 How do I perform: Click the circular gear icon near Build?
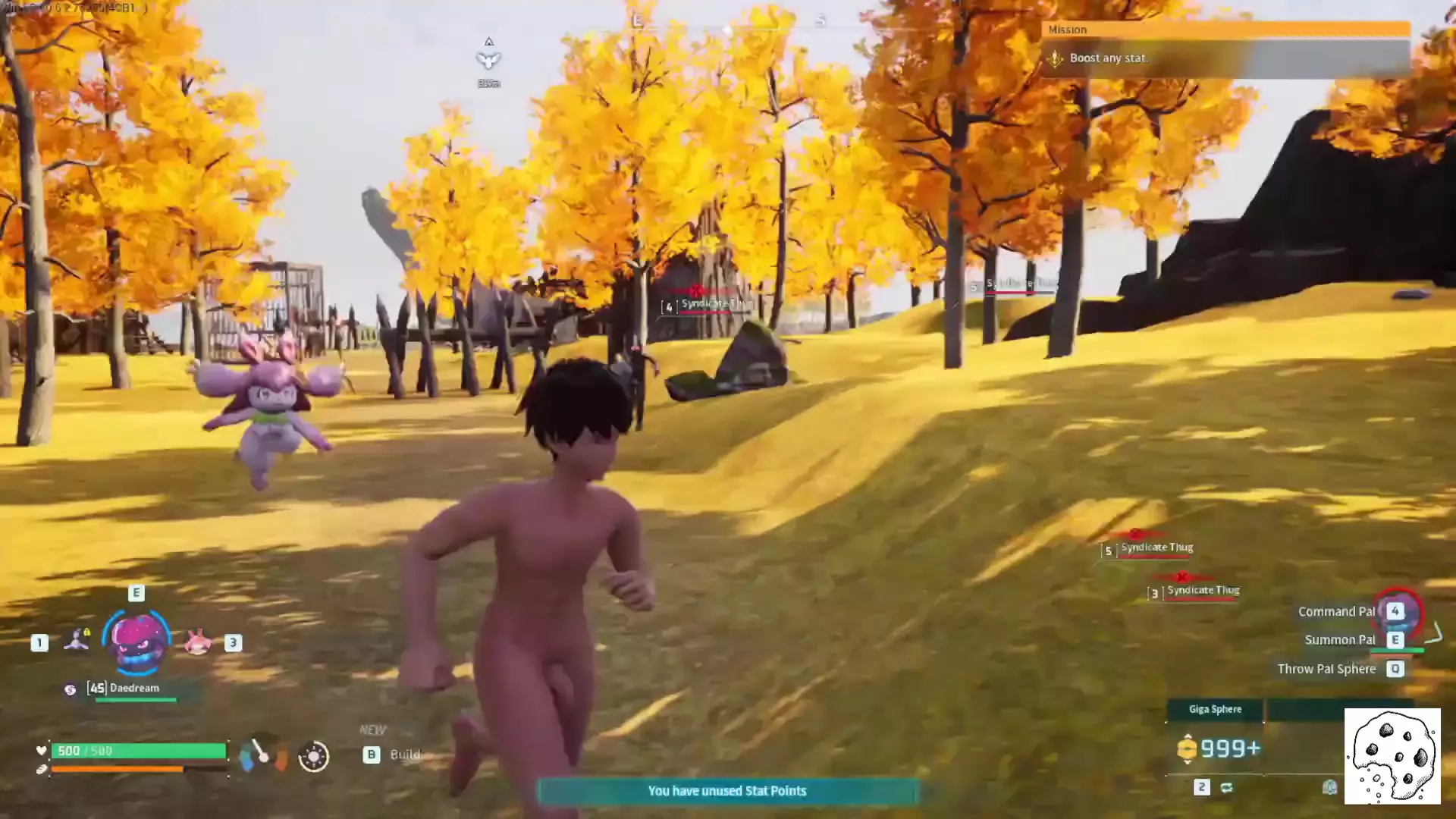[x=313, y=756]
